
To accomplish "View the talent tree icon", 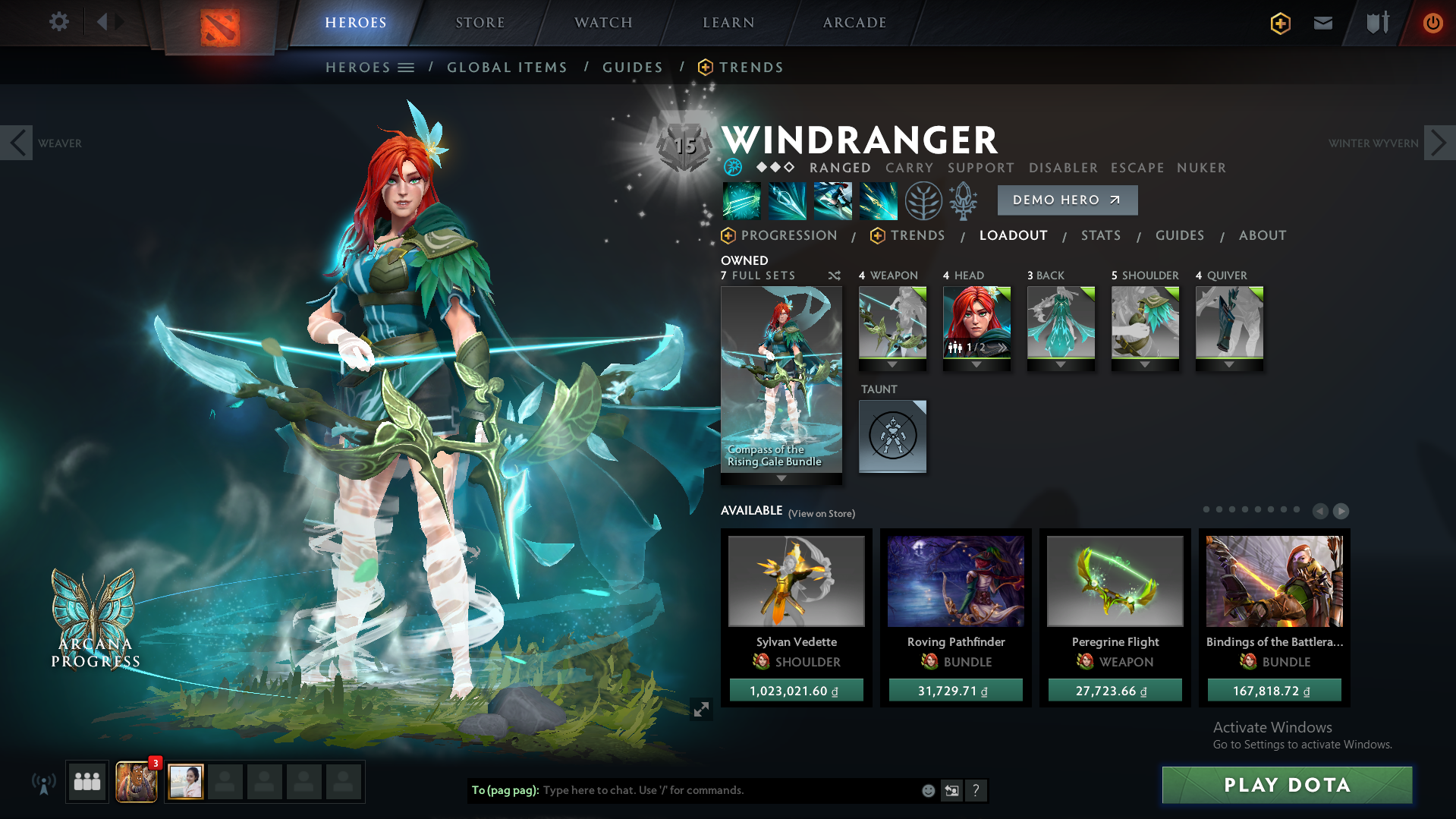I will click(x=923, y=200).
